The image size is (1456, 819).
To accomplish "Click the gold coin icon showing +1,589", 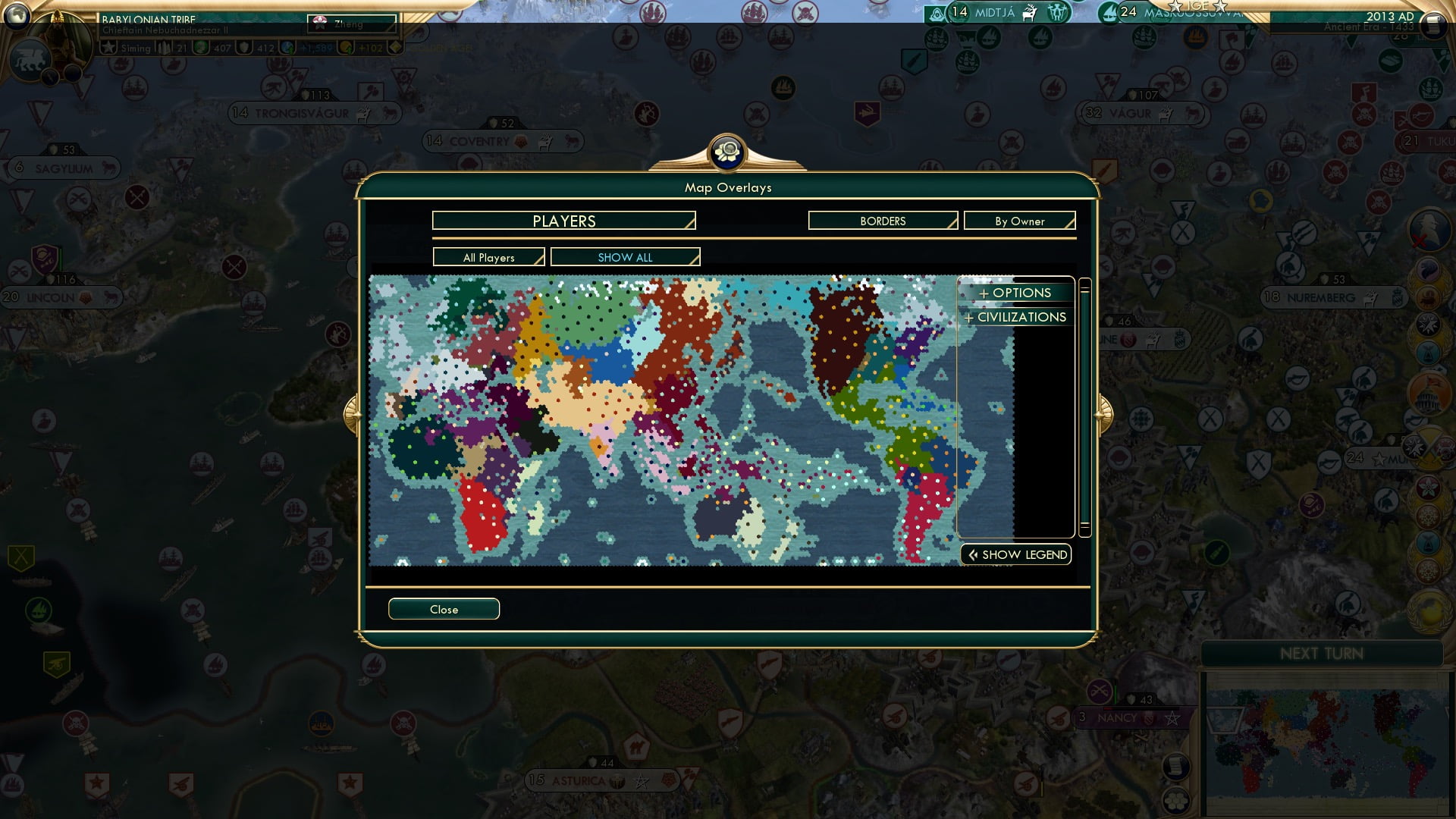I will coord(287,48).
